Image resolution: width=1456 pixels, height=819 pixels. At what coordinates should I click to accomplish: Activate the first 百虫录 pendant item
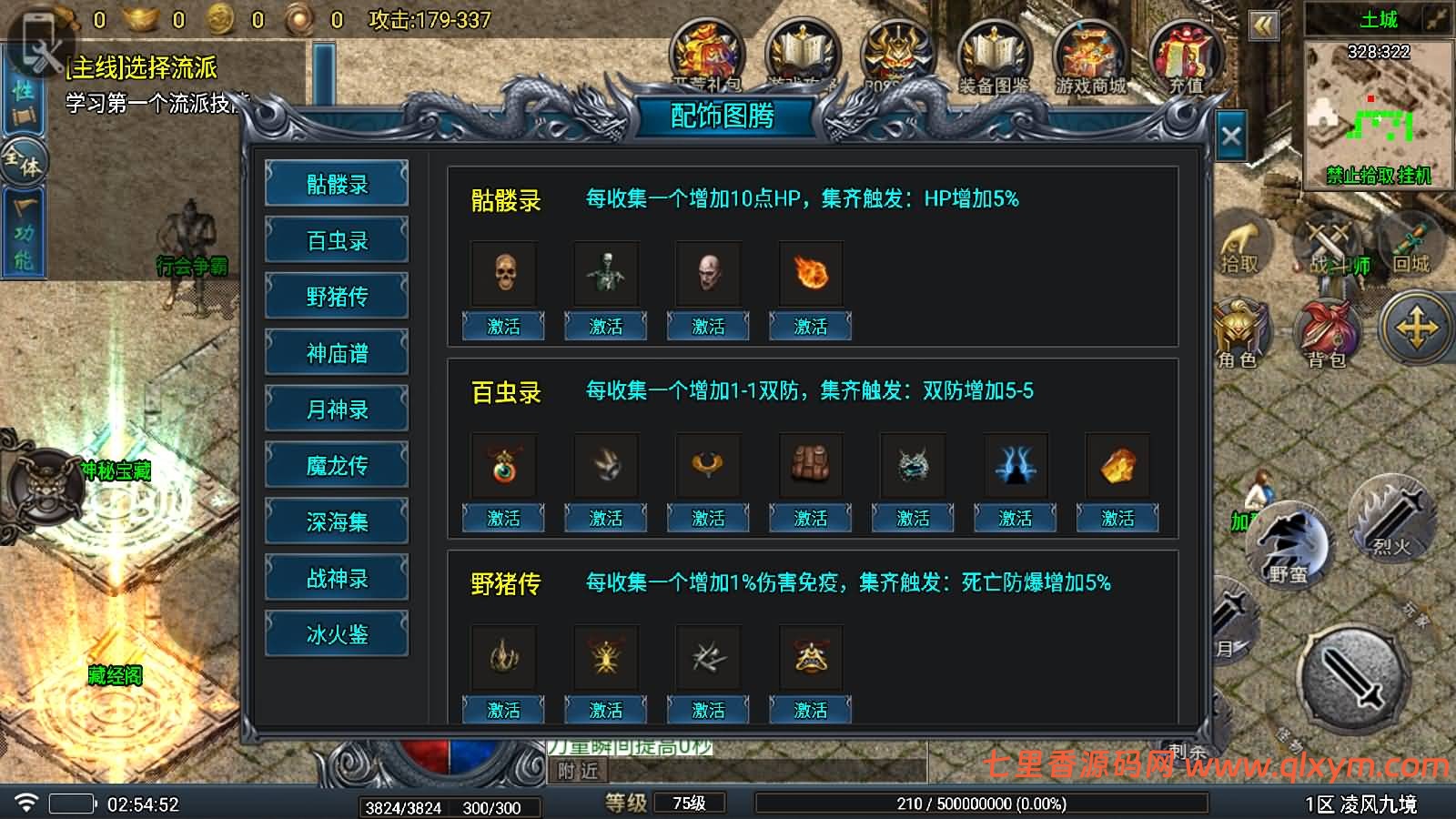(502, 517)
